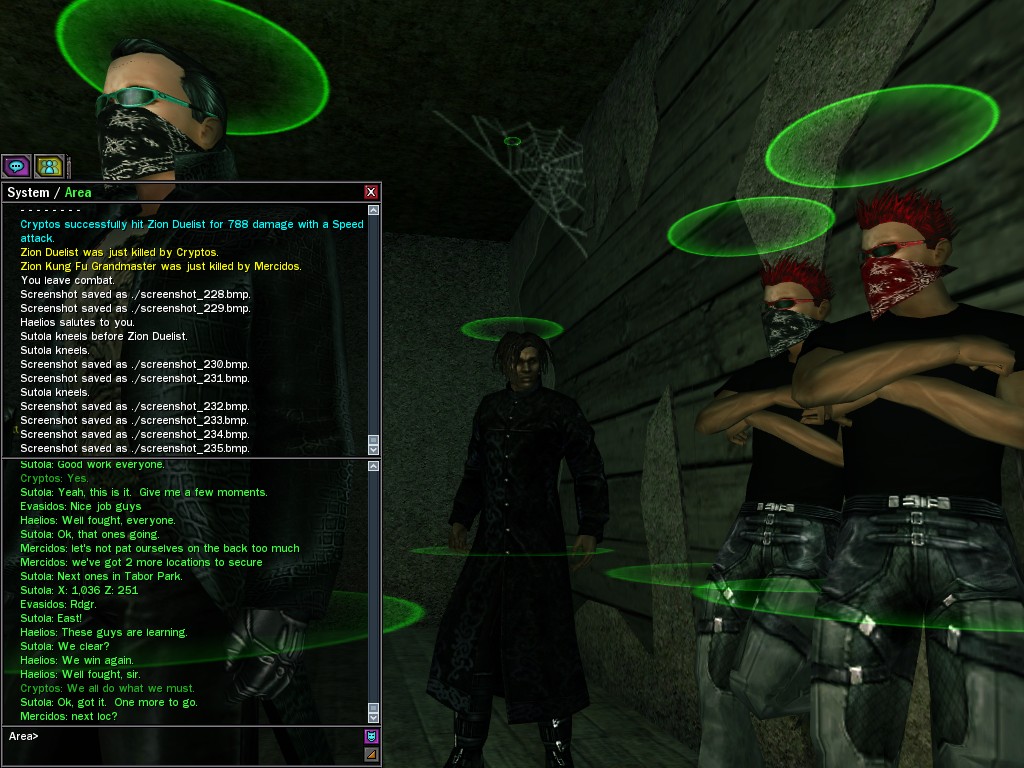
Task: Open the purple speech bubble chat icon
Action: pyautogui.click(x=16, y=166)
